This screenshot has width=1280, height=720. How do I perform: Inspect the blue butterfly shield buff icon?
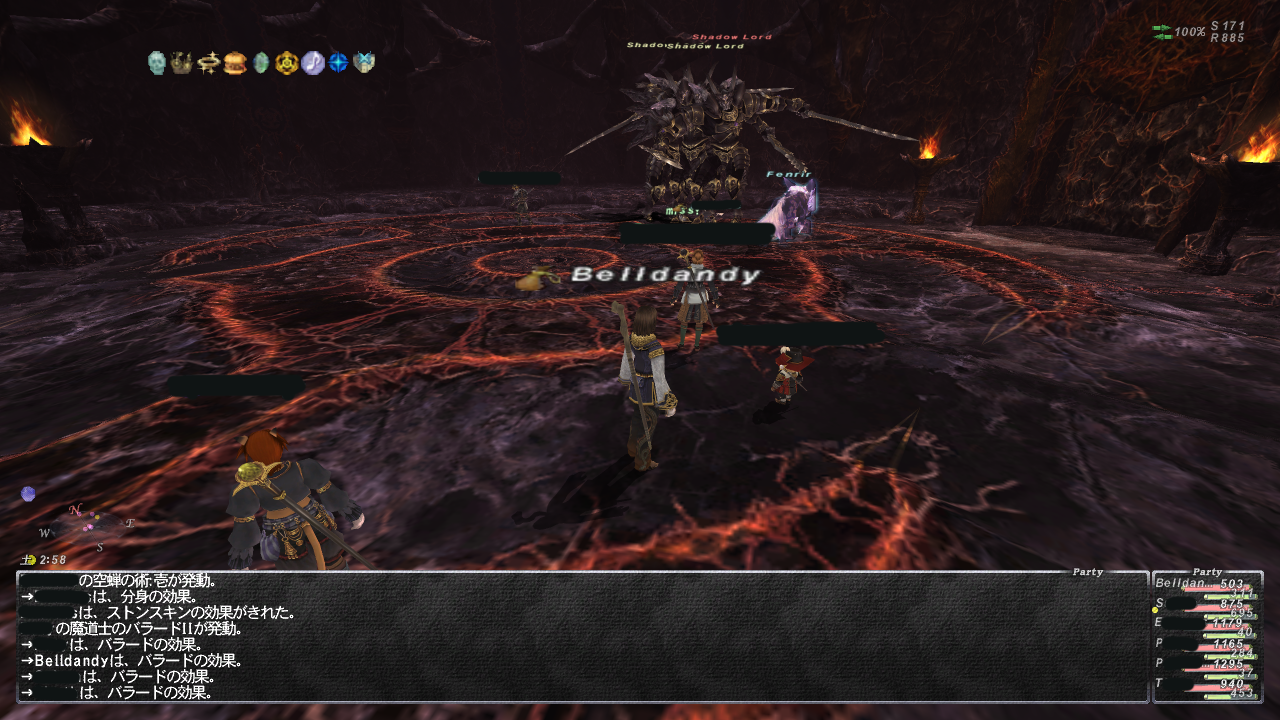click(x=364, y=63)
